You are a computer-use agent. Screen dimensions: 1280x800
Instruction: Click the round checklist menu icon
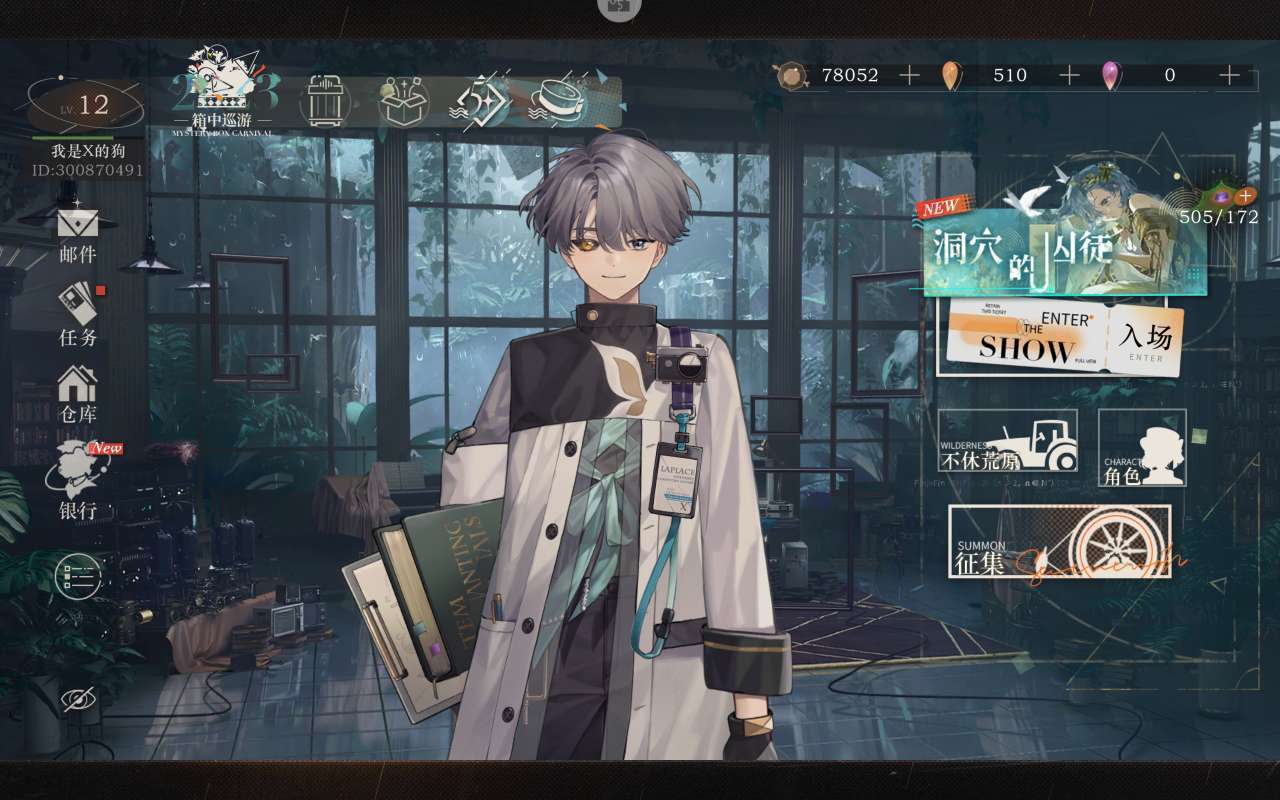click(78, 576)
